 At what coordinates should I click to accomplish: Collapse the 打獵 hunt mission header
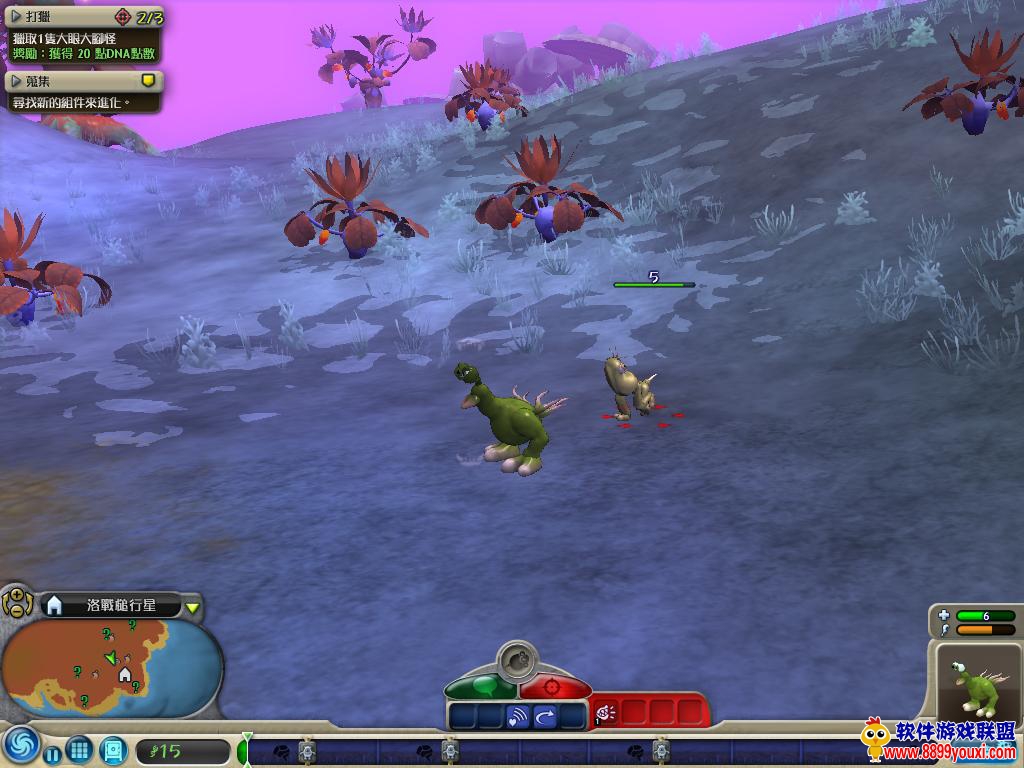pyautogui.click(x=16, y=17)
